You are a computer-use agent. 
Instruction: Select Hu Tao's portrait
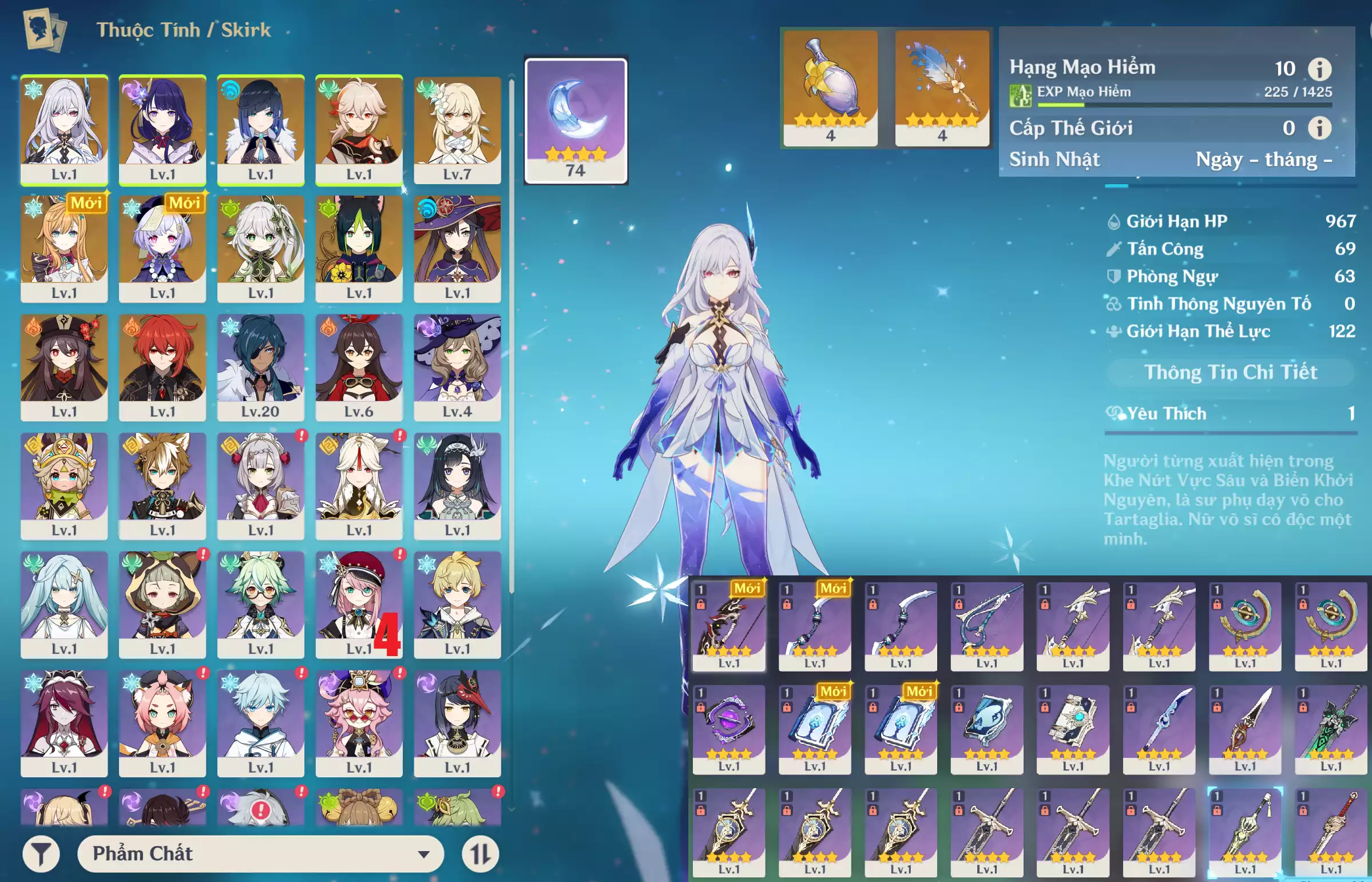coord(64,367)
